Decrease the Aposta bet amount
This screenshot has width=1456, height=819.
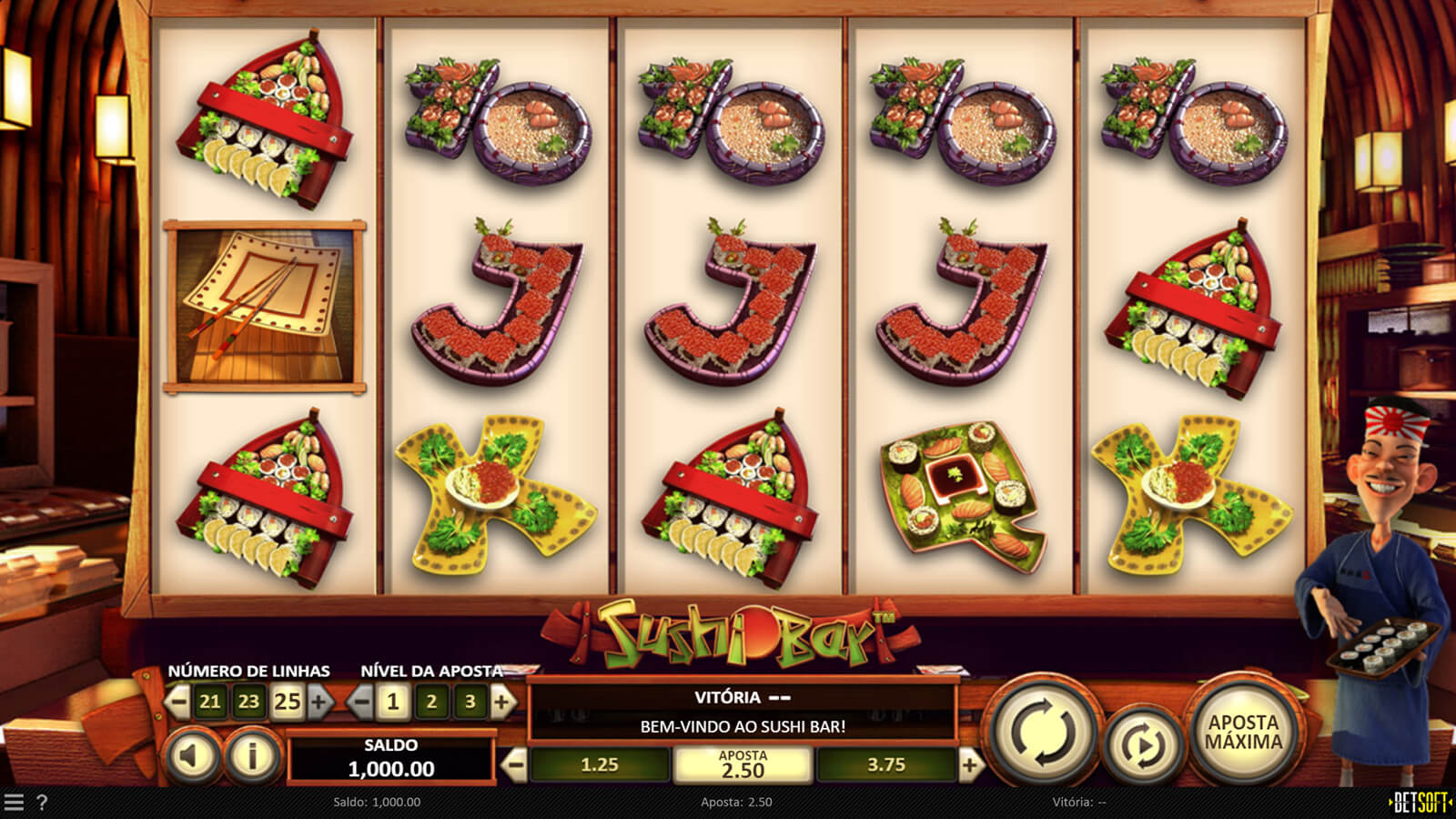click(515, 765)
